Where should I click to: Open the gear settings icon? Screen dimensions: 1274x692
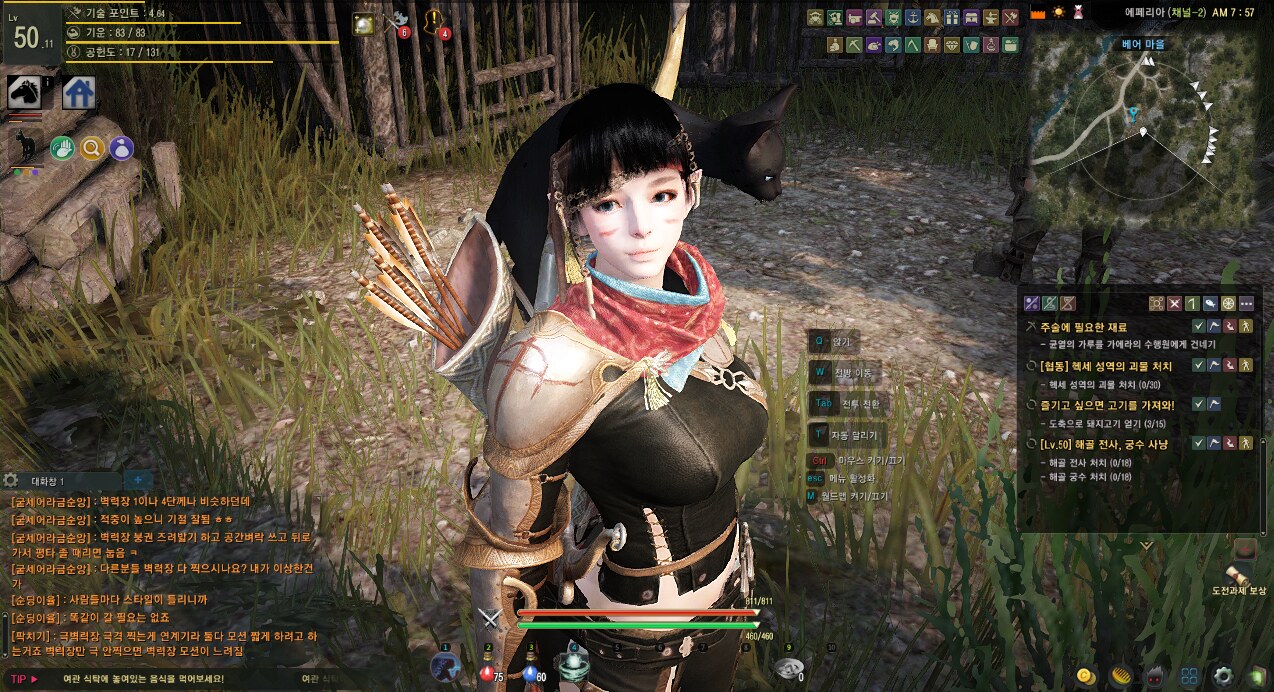tap(1221, 676)
